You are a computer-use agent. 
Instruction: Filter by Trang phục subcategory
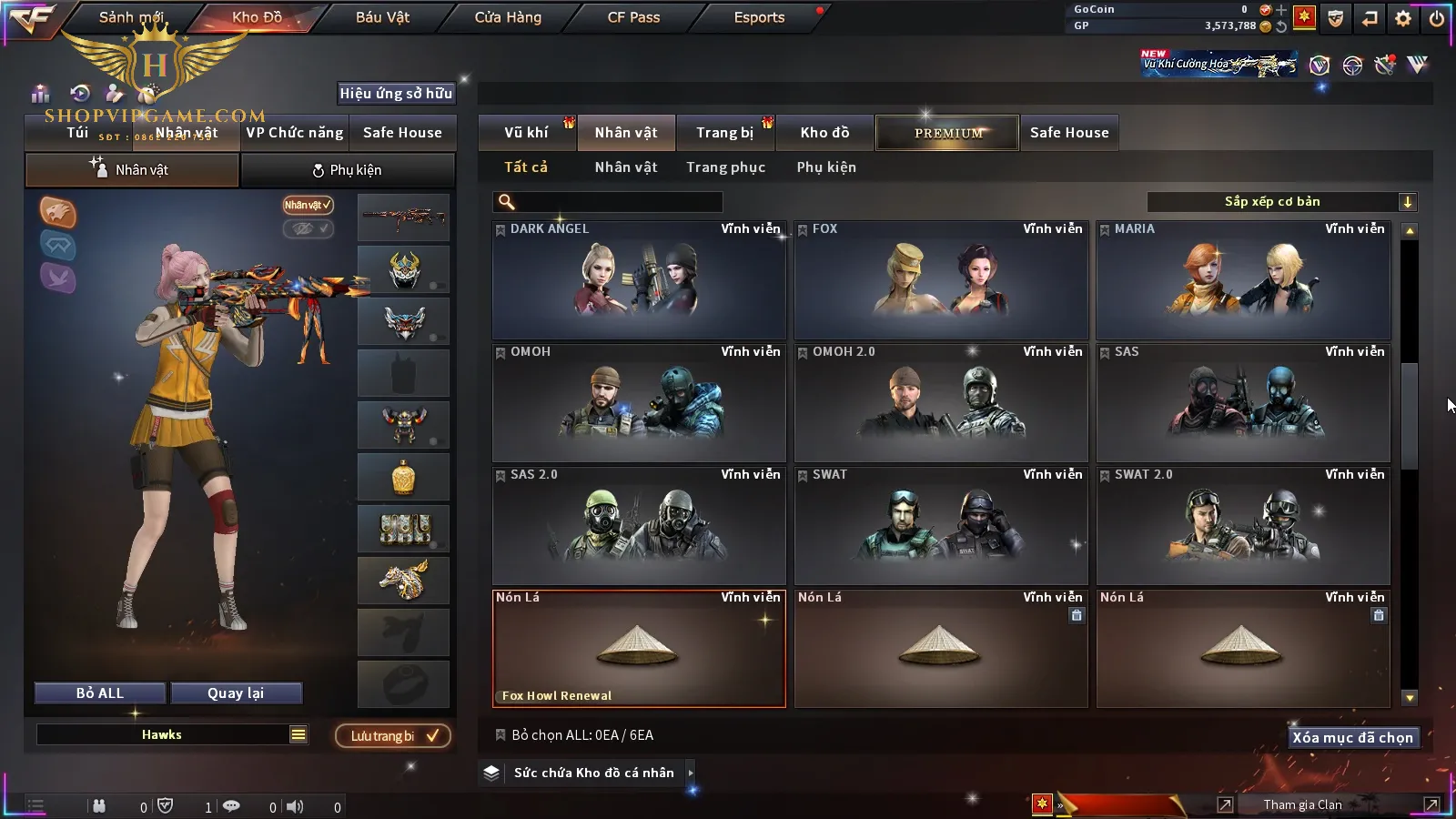coord(725,167)
